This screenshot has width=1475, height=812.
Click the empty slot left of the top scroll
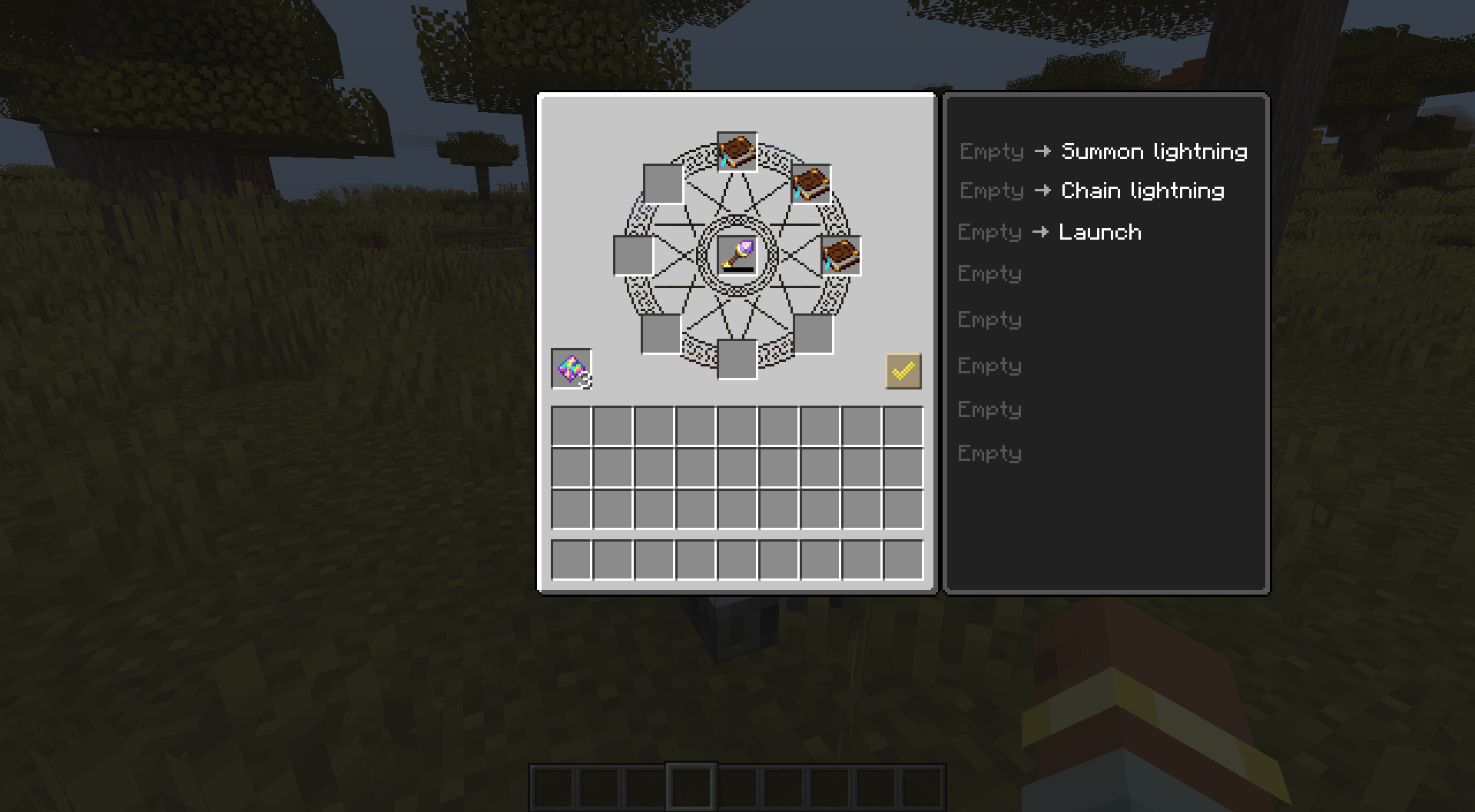pos(664,184)
